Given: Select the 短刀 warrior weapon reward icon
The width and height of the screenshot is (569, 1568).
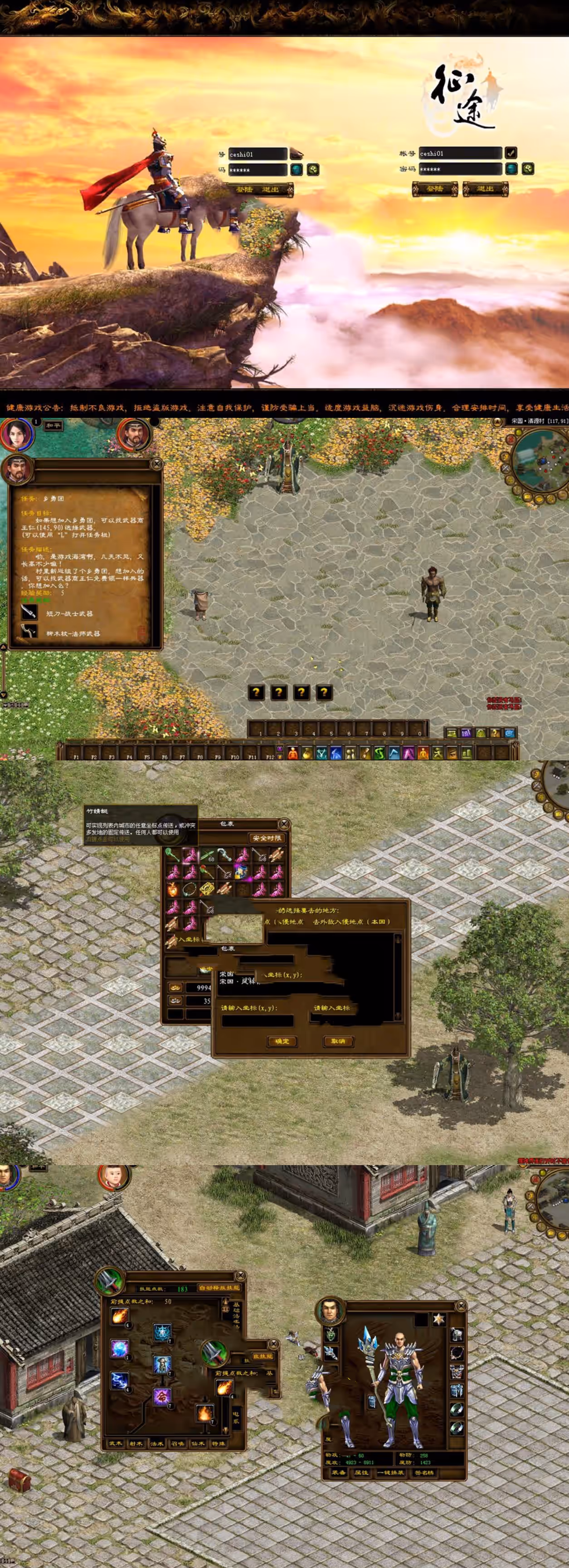Looking at the screenshot, I should point(29,612).
